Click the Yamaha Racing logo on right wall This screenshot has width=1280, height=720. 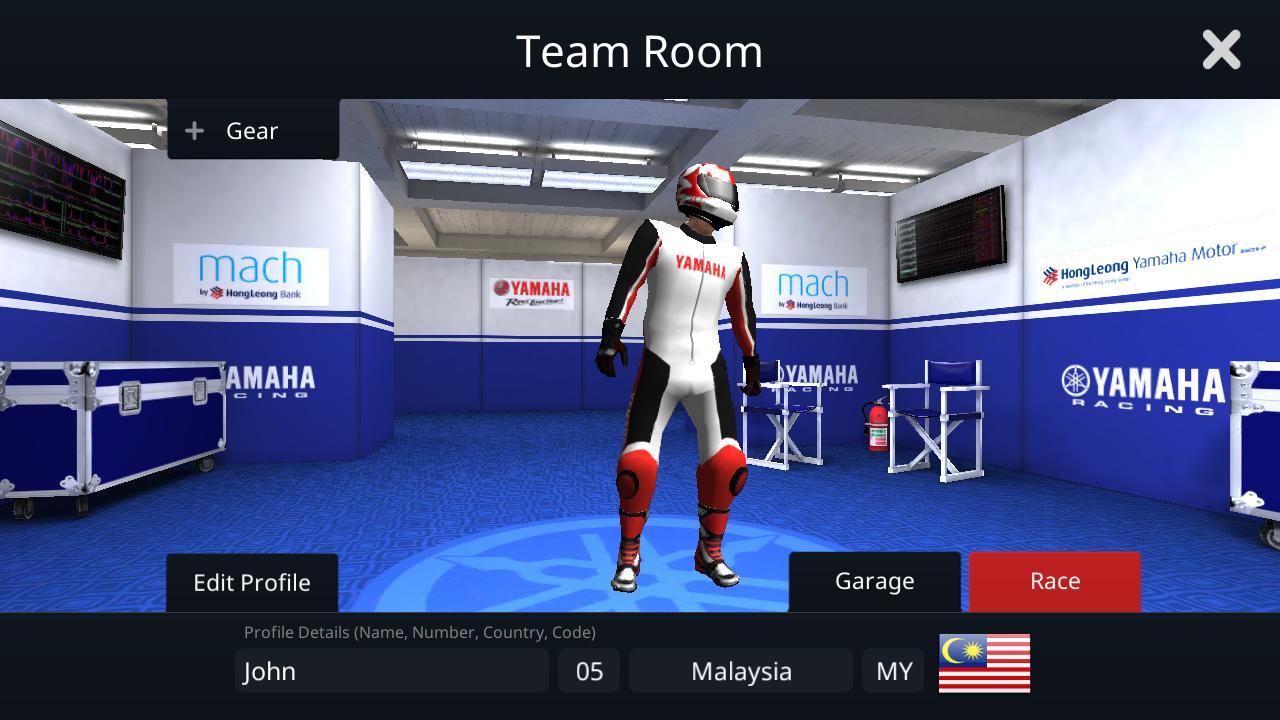click(x=1140, y=385)
